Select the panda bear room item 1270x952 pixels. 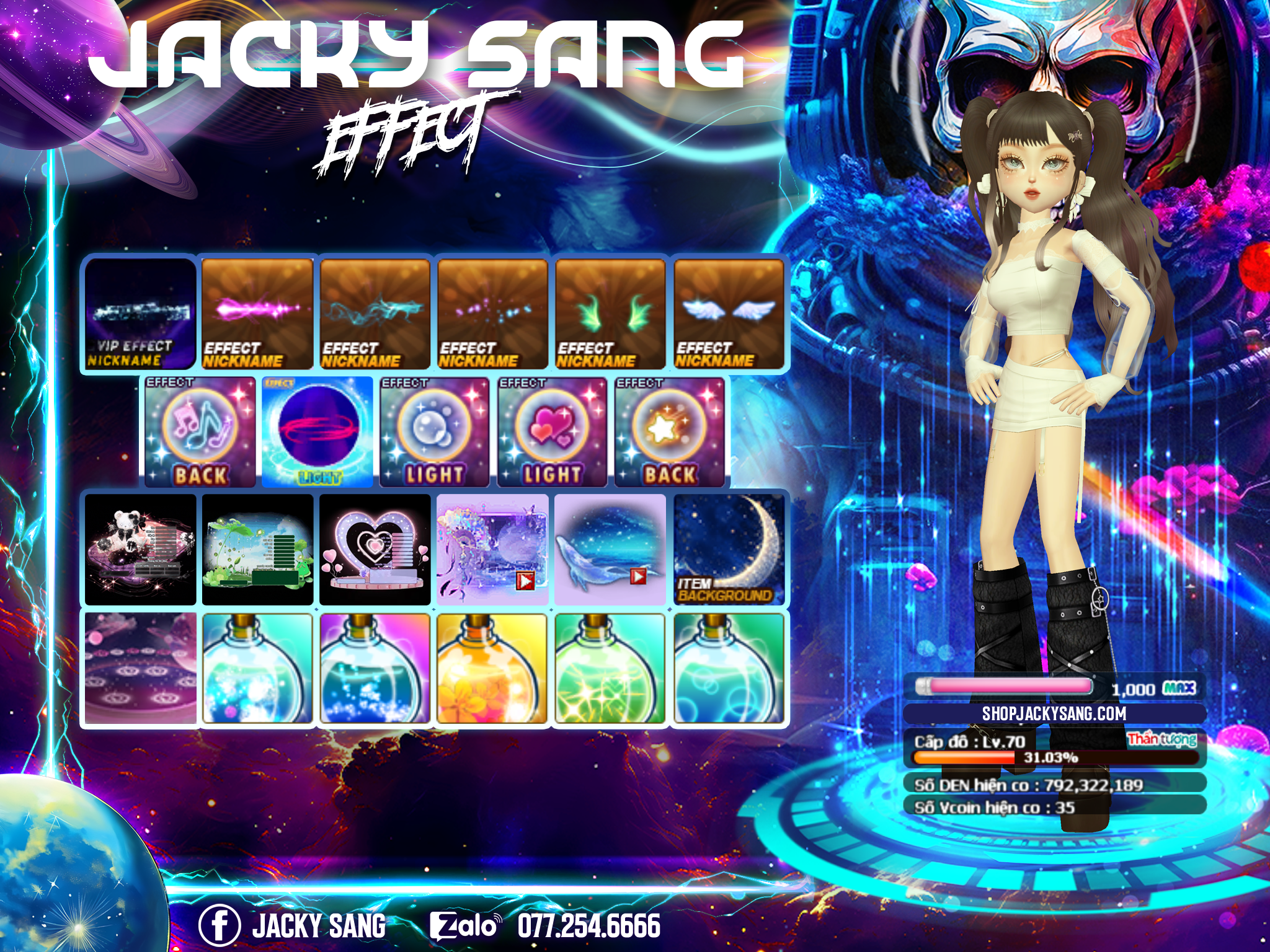140,549
